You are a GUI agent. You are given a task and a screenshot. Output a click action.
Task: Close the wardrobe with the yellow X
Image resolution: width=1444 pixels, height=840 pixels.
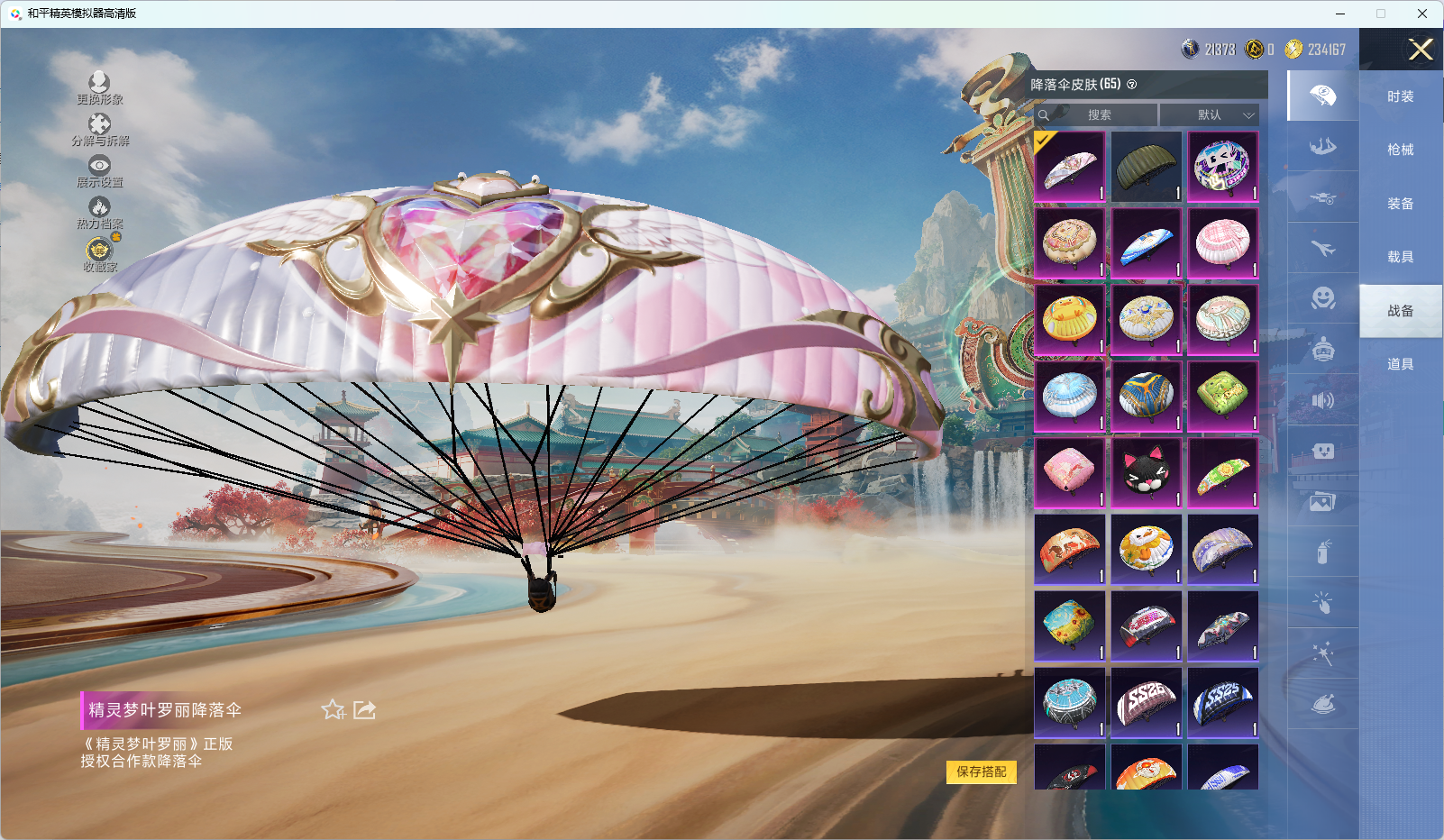click(1421, 50)
